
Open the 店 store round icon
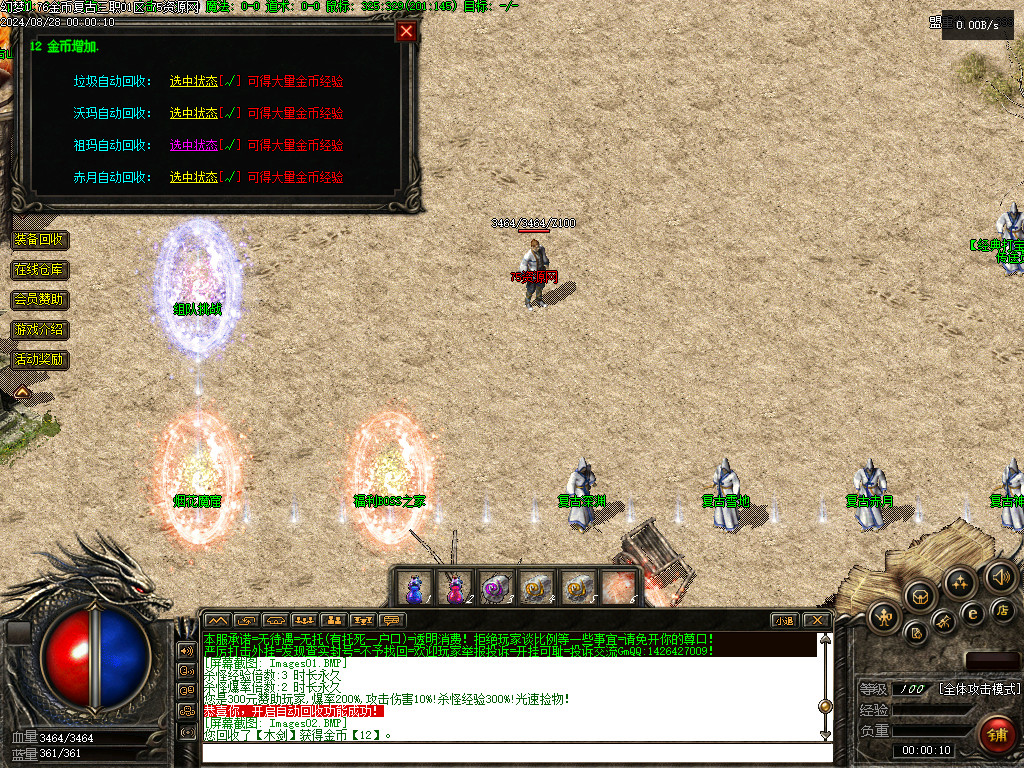pos(1000,609)
